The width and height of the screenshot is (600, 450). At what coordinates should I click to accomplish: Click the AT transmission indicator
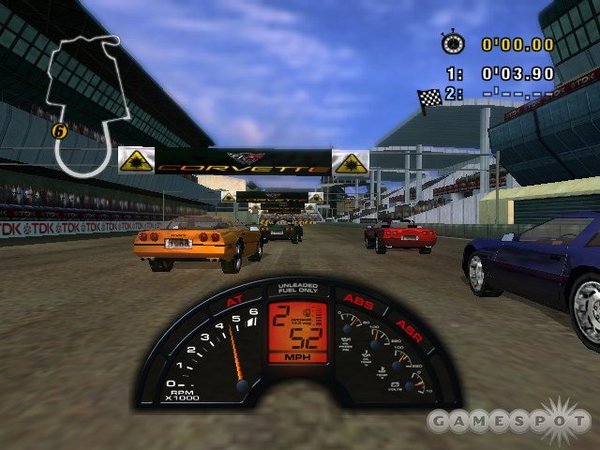click(x=235, y=299)
